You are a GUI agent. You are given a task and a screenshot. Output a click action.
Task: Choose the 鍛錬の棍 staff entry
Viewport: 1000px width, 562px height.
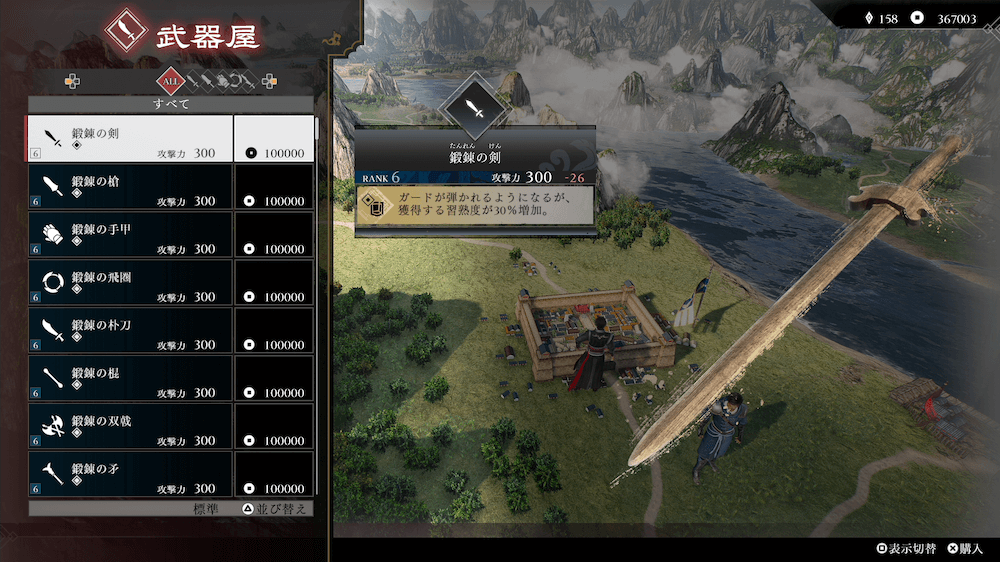click(x=130, y=379)
